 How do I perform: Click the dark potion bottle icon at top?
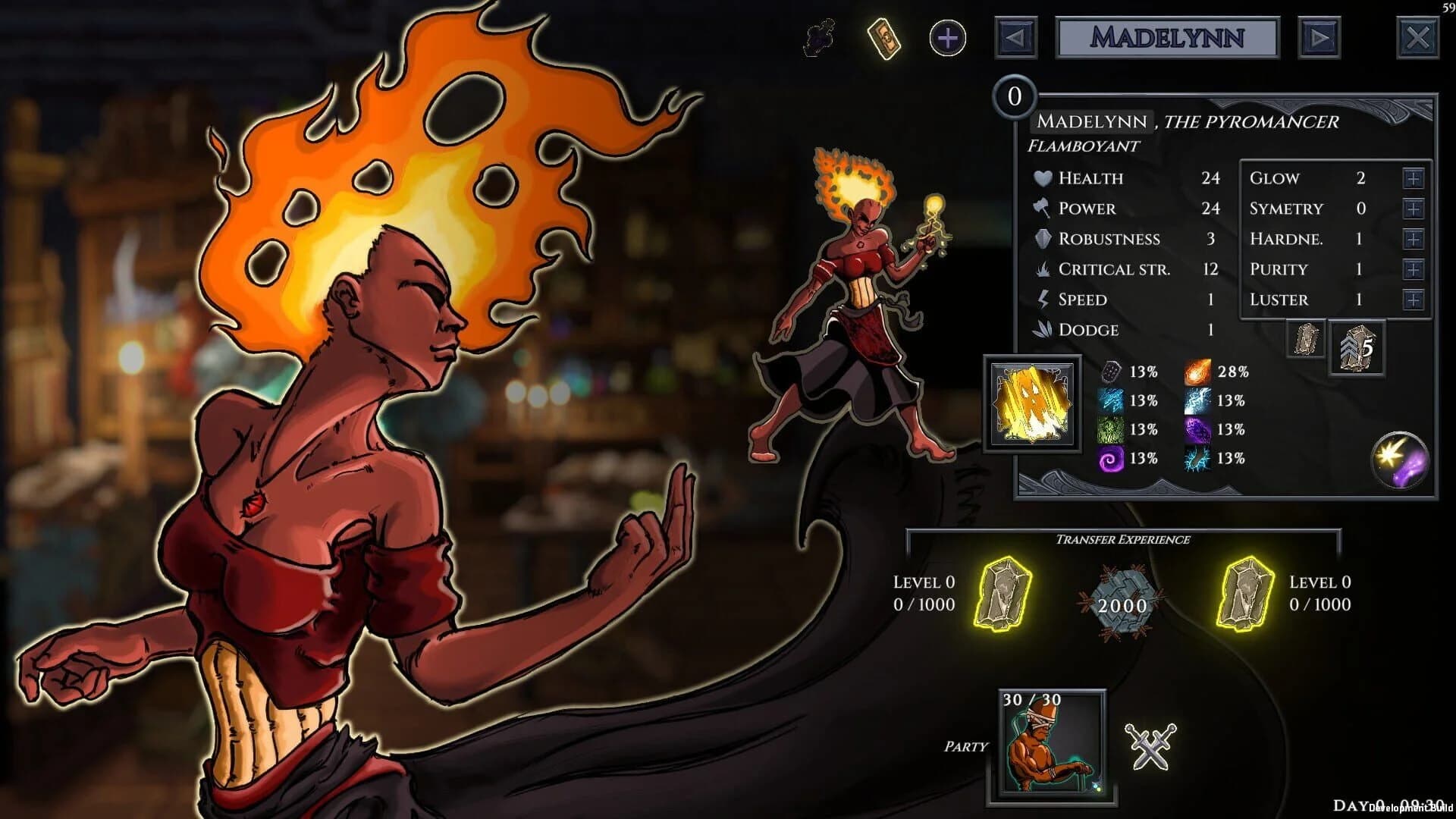click(817, 36)
